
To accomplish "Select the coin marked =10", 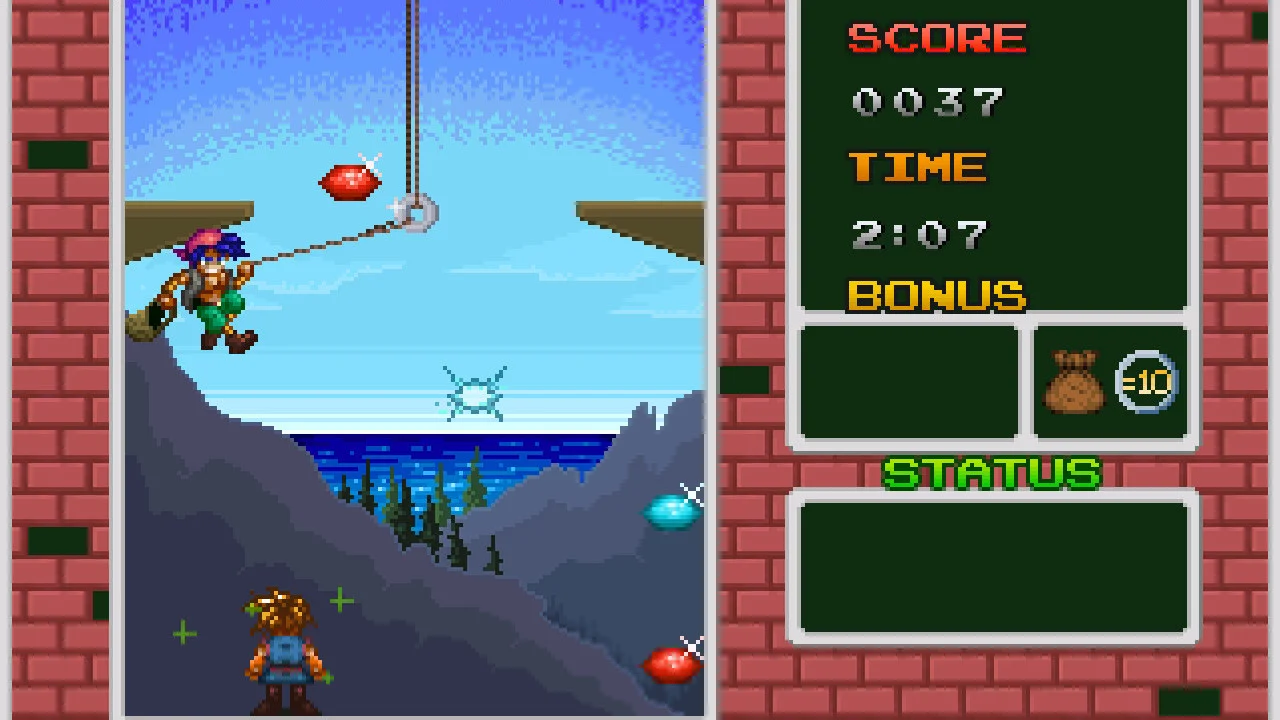I will 1148,382.
